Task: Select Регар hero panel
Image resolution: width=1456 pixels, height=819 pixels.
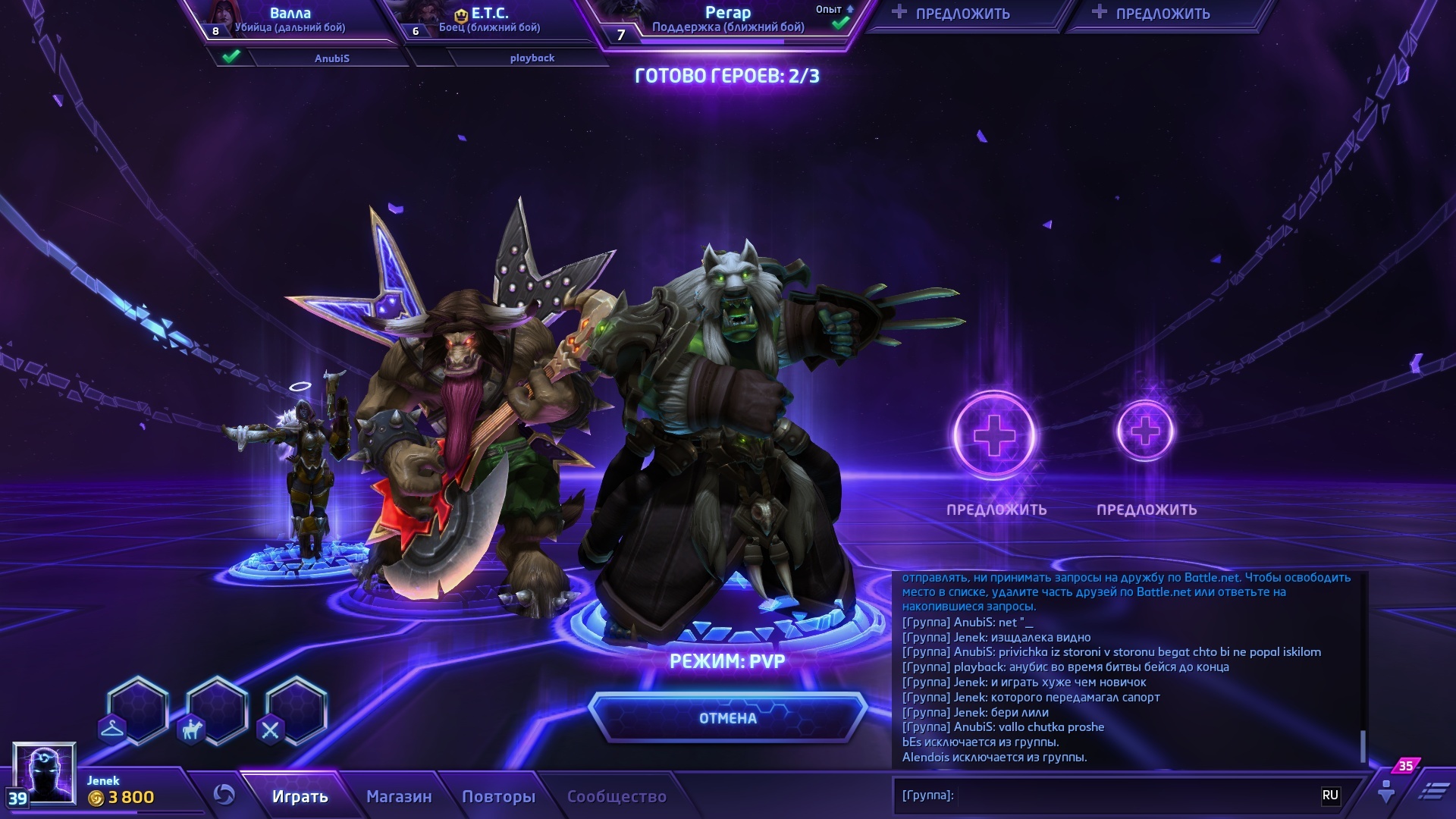Action: pos(728,20)
